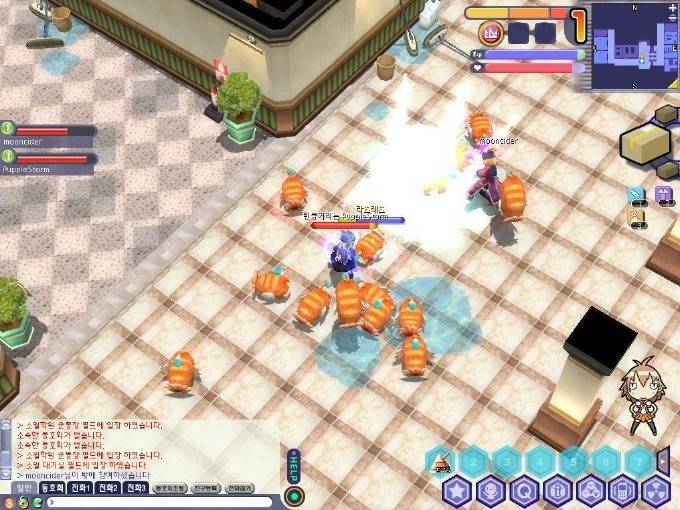Open the Q hexagon menu button
This screenshot has width=680, height=510.
(x=523, y=491)
